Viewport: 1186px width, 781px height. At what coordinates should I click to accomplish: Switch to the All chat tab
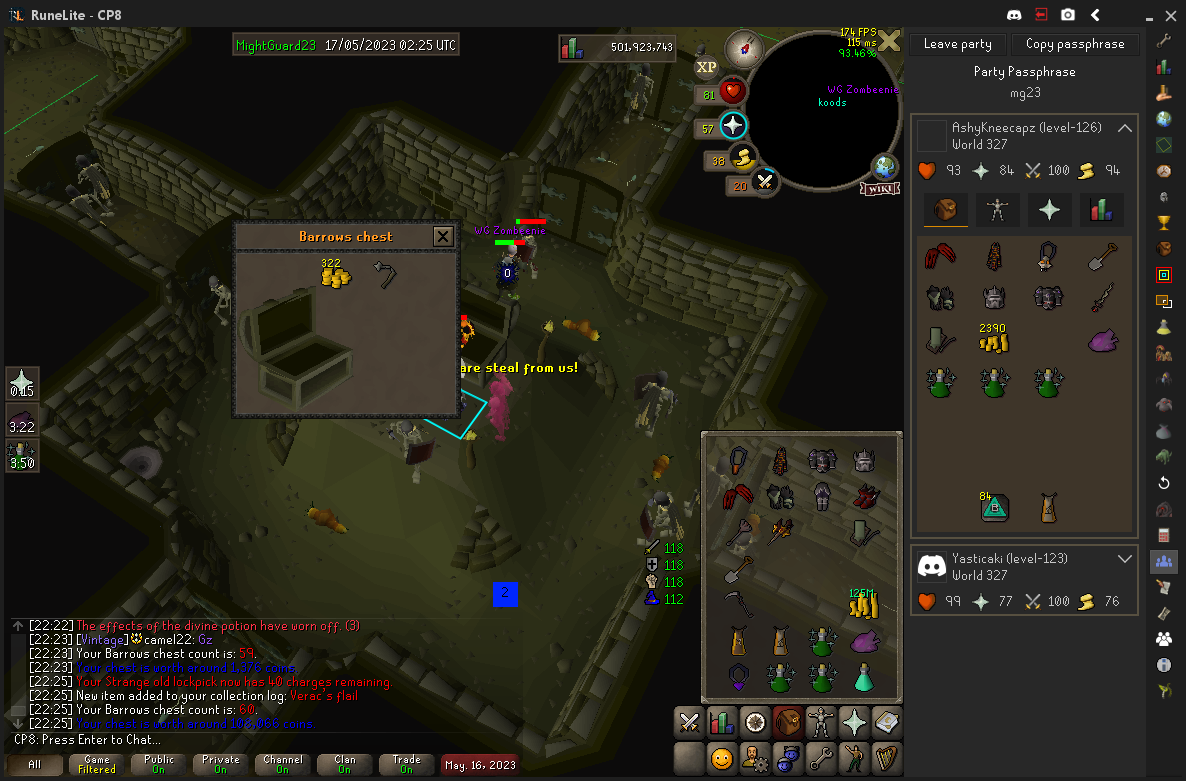(x=35, y=765)
